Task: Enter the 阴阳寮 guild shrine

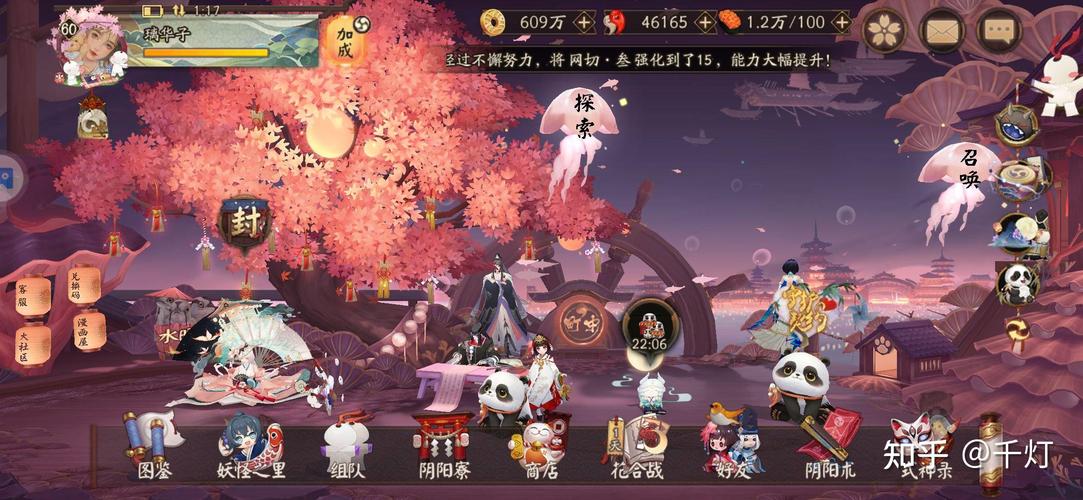Action: pos(442,446)
